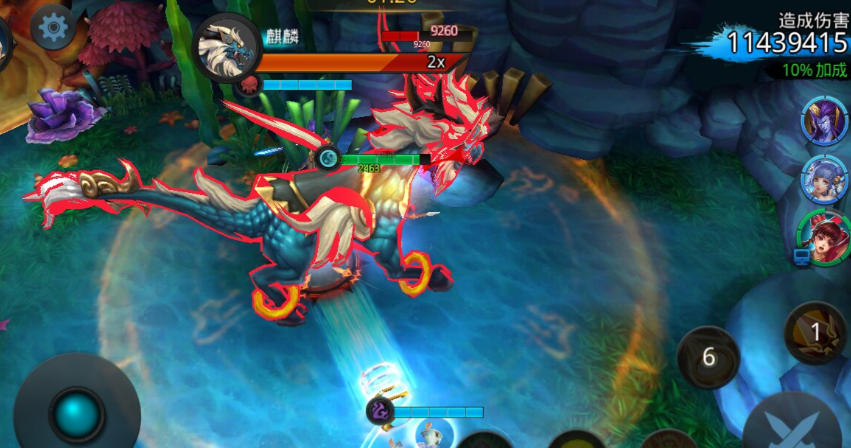This screenshot has height=448, width=851.
Task: Click the Qilin boss portrait
Action: point(227,46)
